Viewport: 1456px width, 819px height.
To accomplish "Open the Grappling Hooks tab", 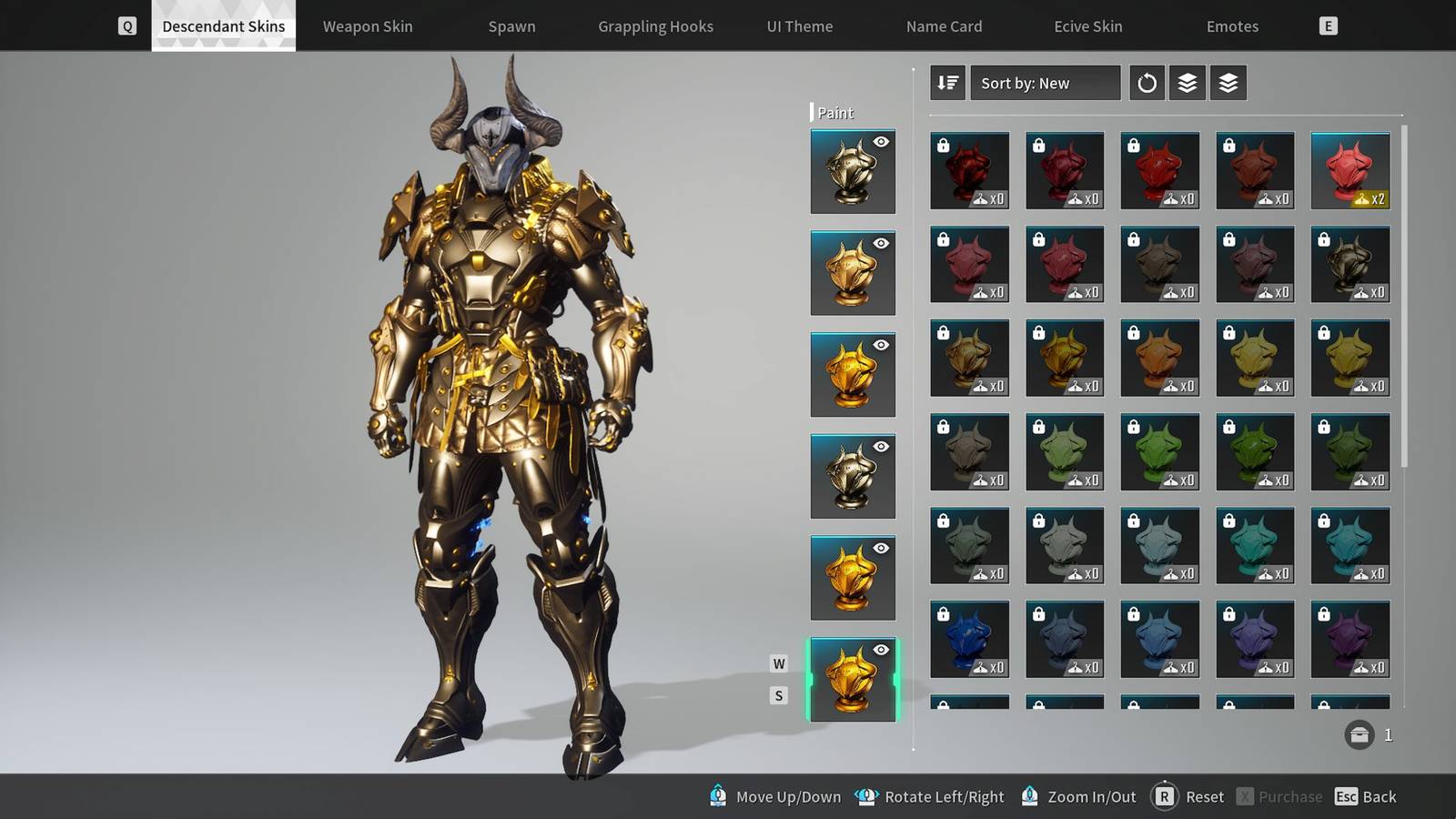I will pos(655,26).
